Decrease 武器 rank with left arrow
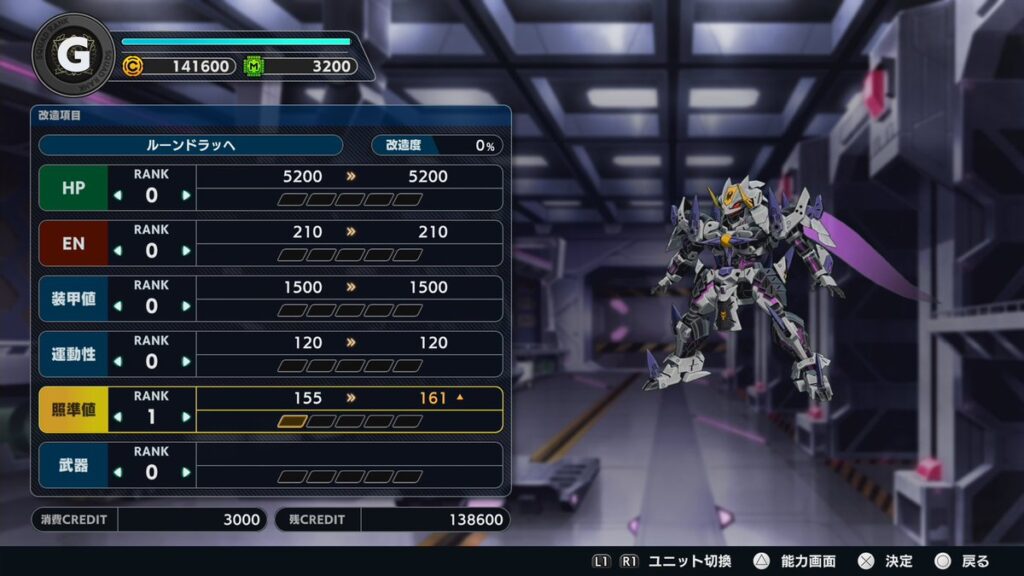 coord(118,472)
